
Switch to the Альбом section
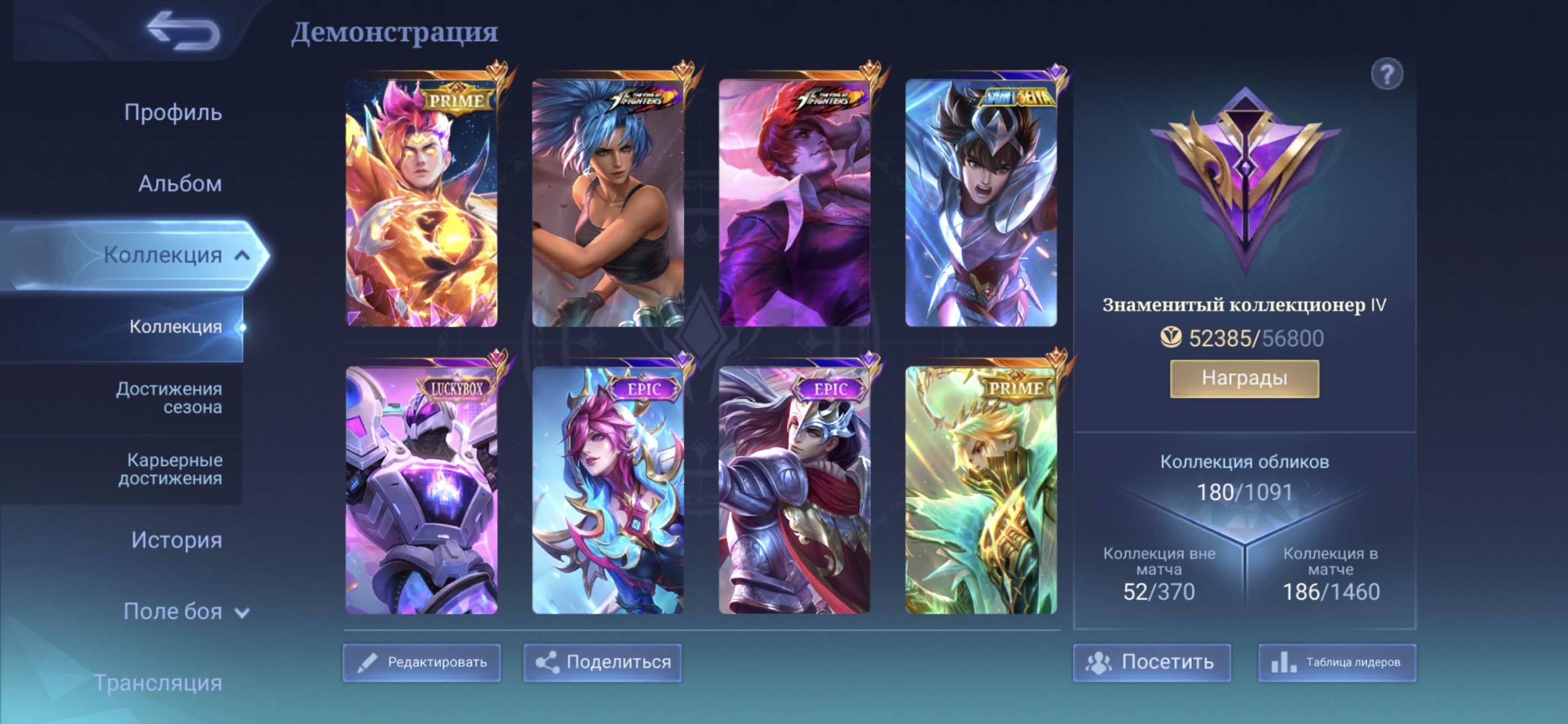[x=179, y=183]
